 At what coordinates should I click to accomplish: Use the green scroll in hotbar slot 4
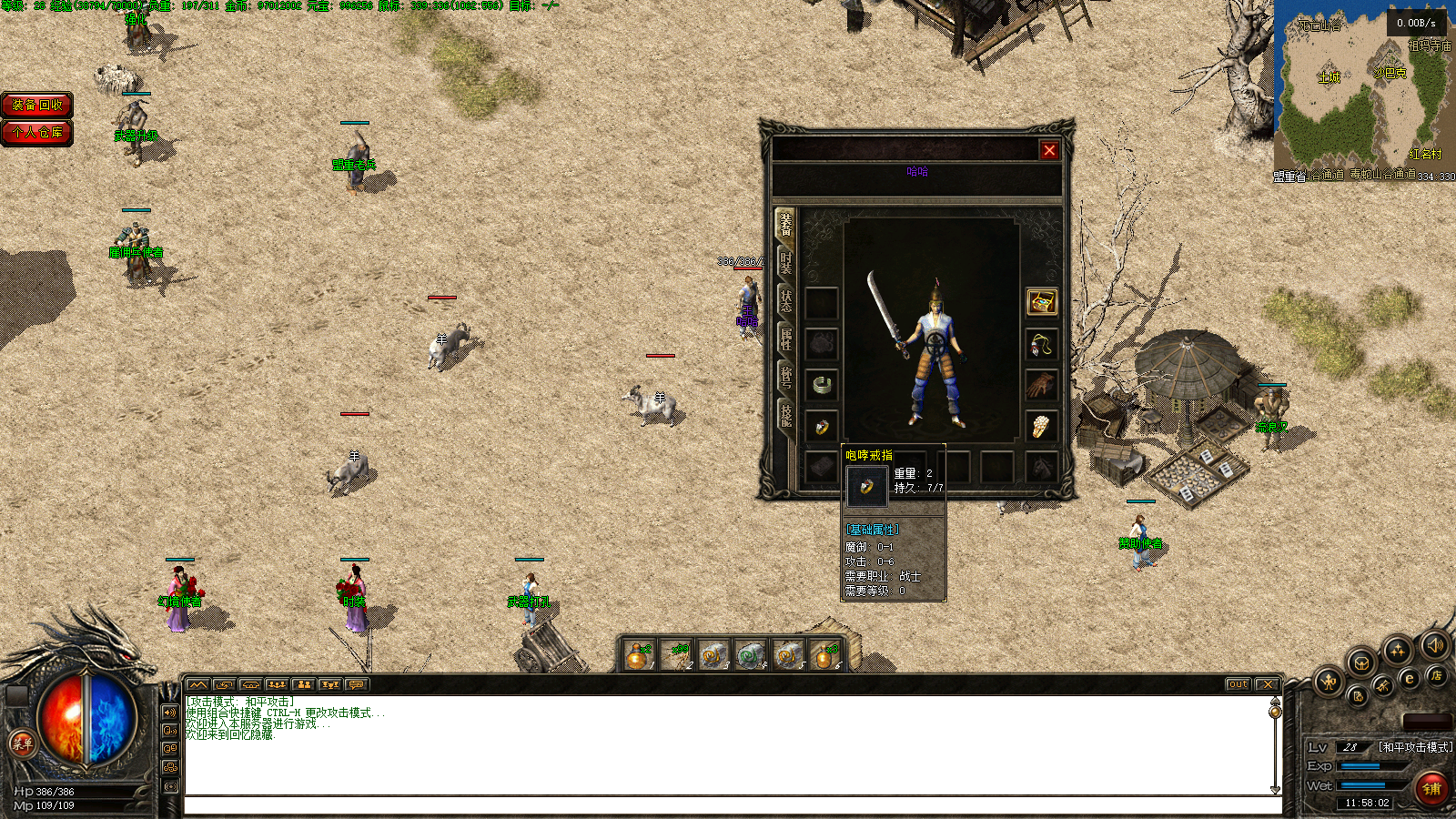[749, 654]
